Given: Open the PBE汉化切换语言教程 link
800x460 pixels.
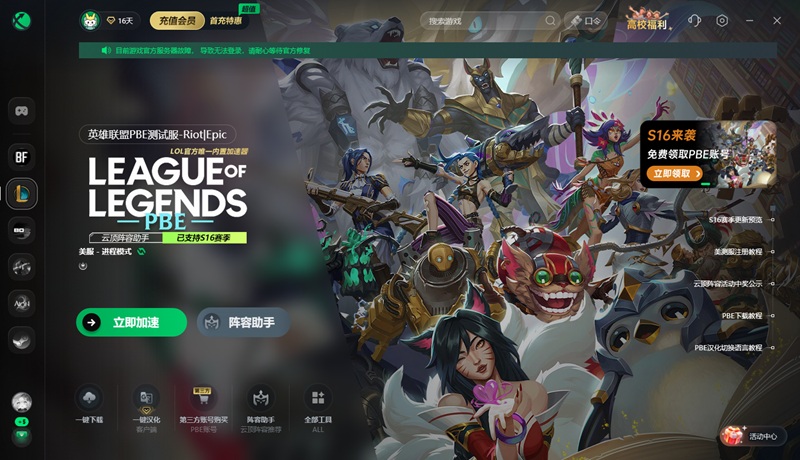Looking at the screenshot, I should click(728, 347).
